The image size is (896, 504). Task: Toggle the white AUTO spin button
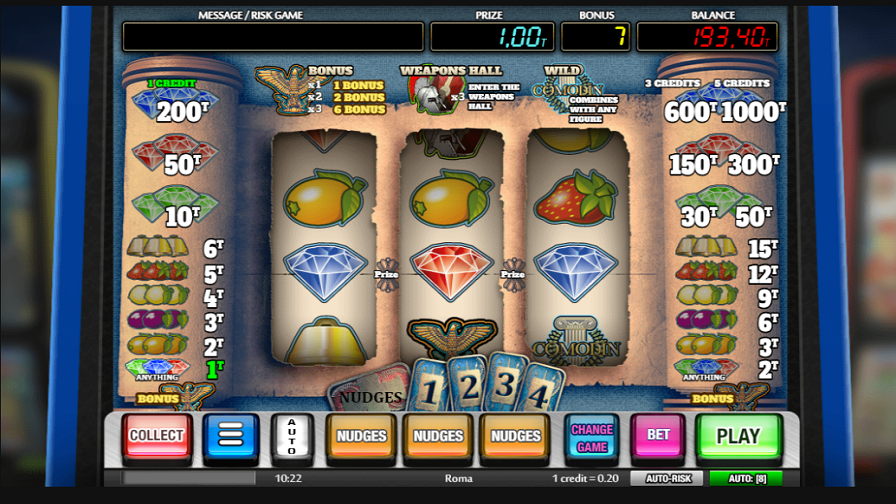(292, 437)
